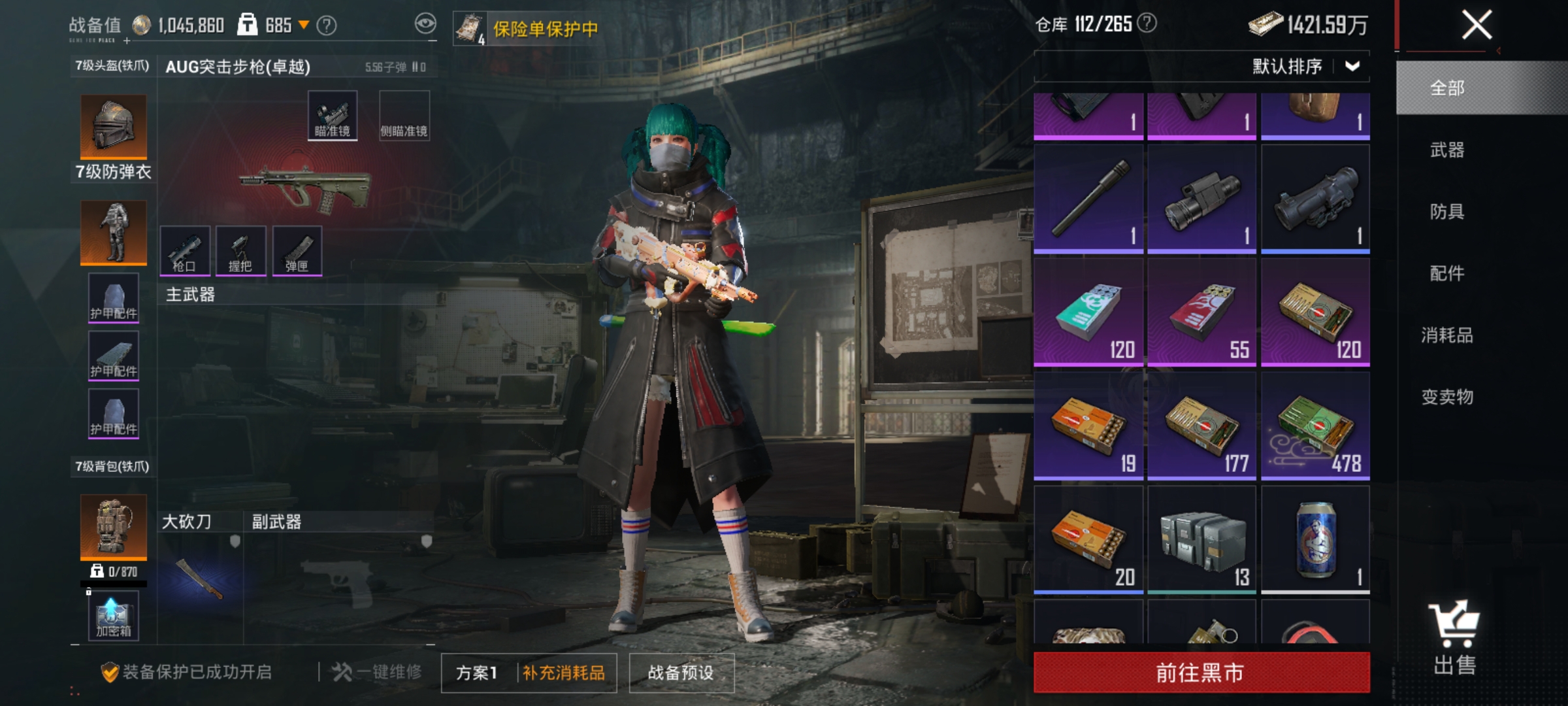Screen dimensions: 1568x706
Task: Click the 补充消耗品 button
Action: click(x=564, y=672)
